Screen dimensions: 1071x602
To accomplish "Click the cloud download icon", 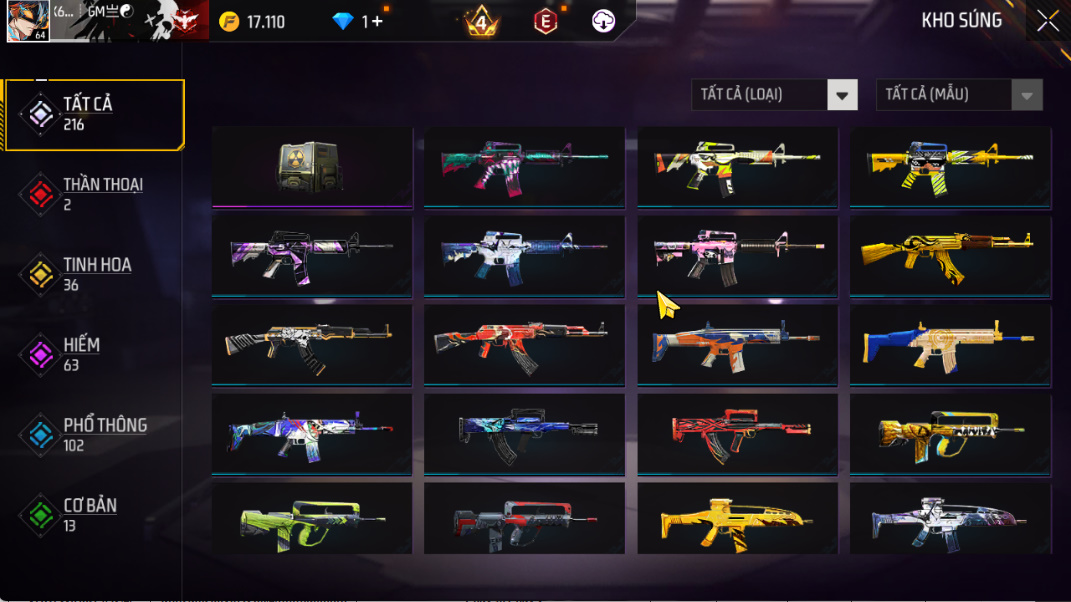I will 603,21.
